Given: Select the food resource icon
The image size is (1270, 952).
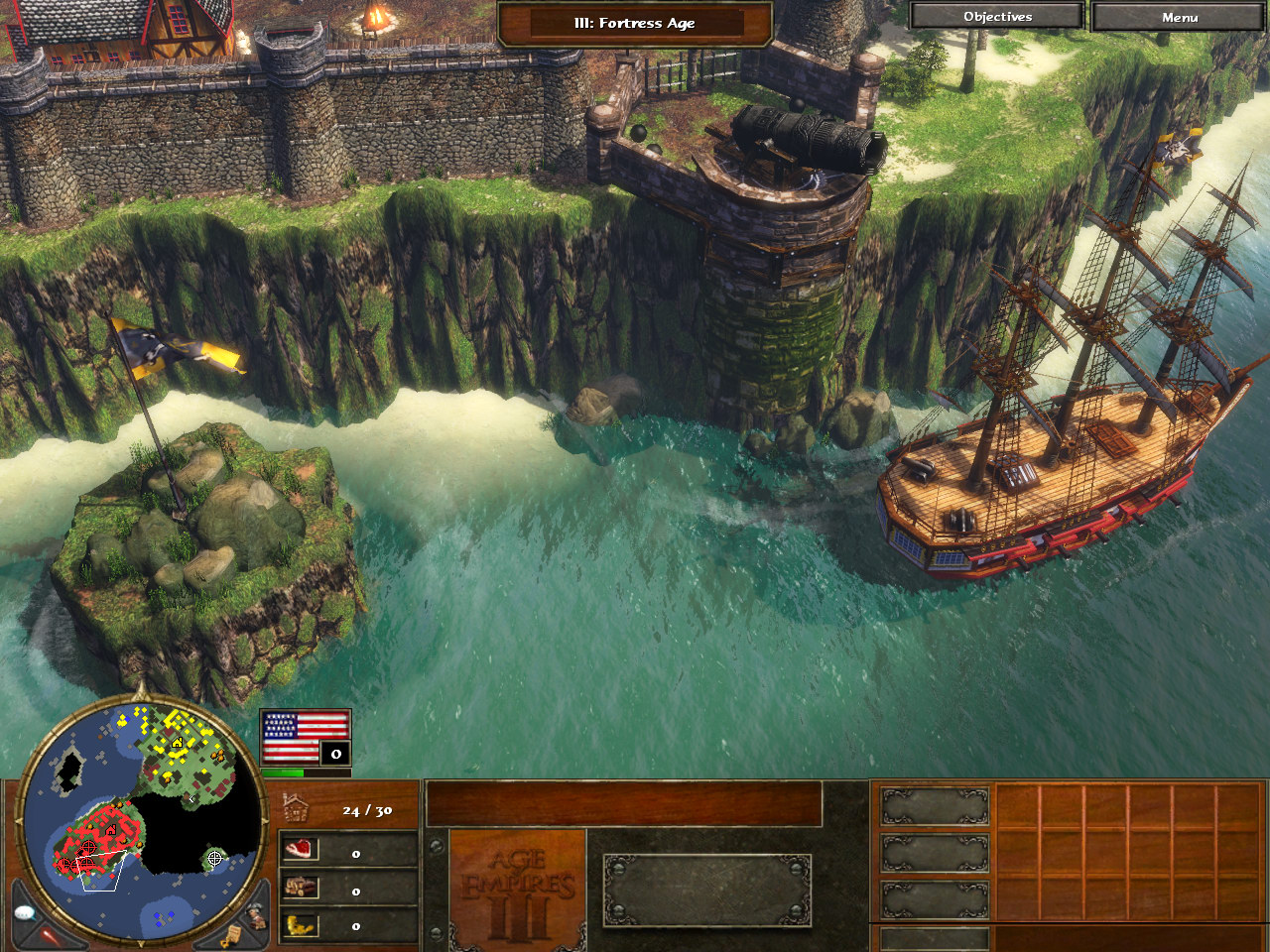Looking at the screenshot, I should tap(301, 849).
